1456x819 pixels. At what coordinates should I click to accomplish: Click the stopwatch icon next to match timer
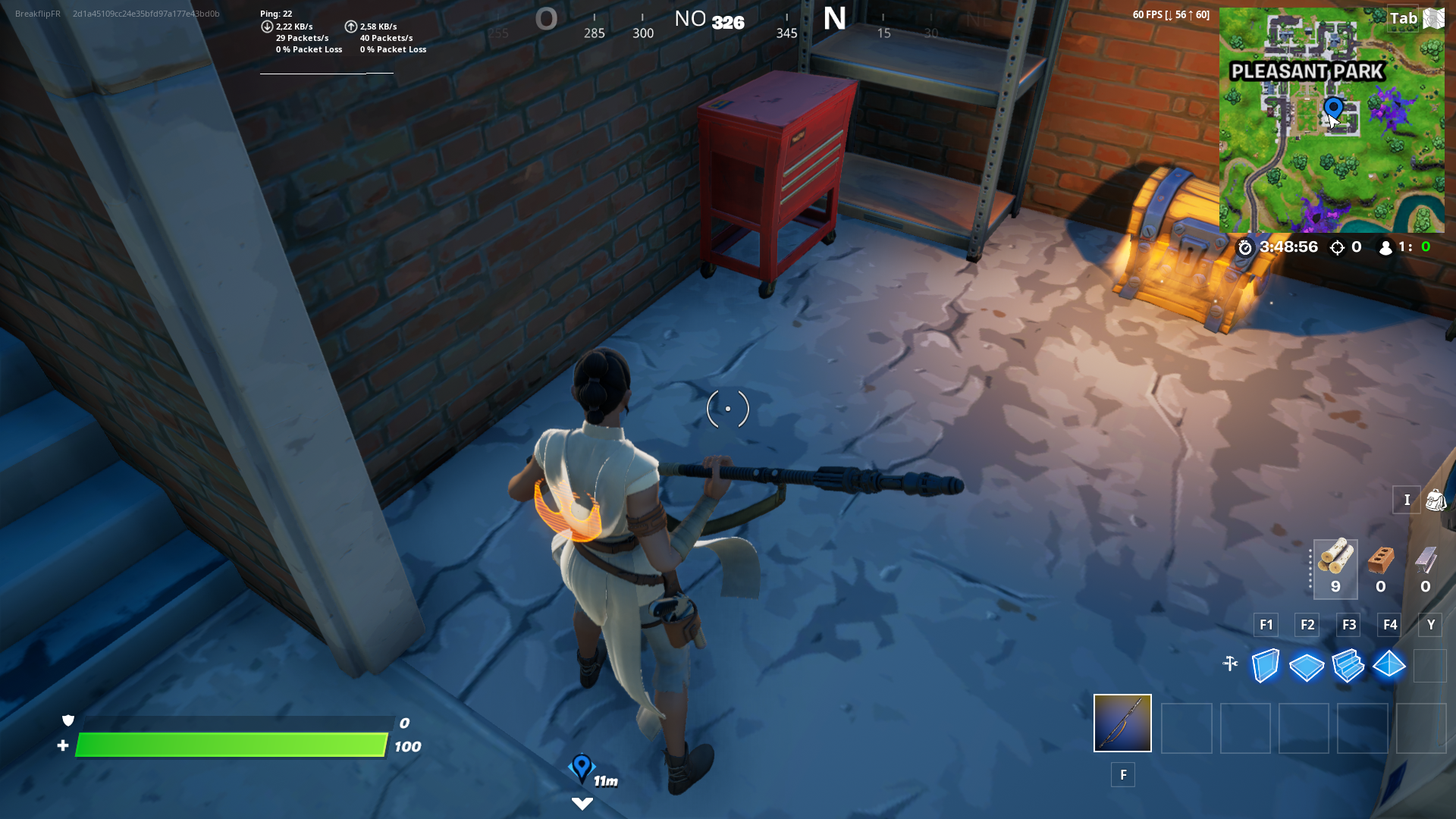click(1244, 247)
